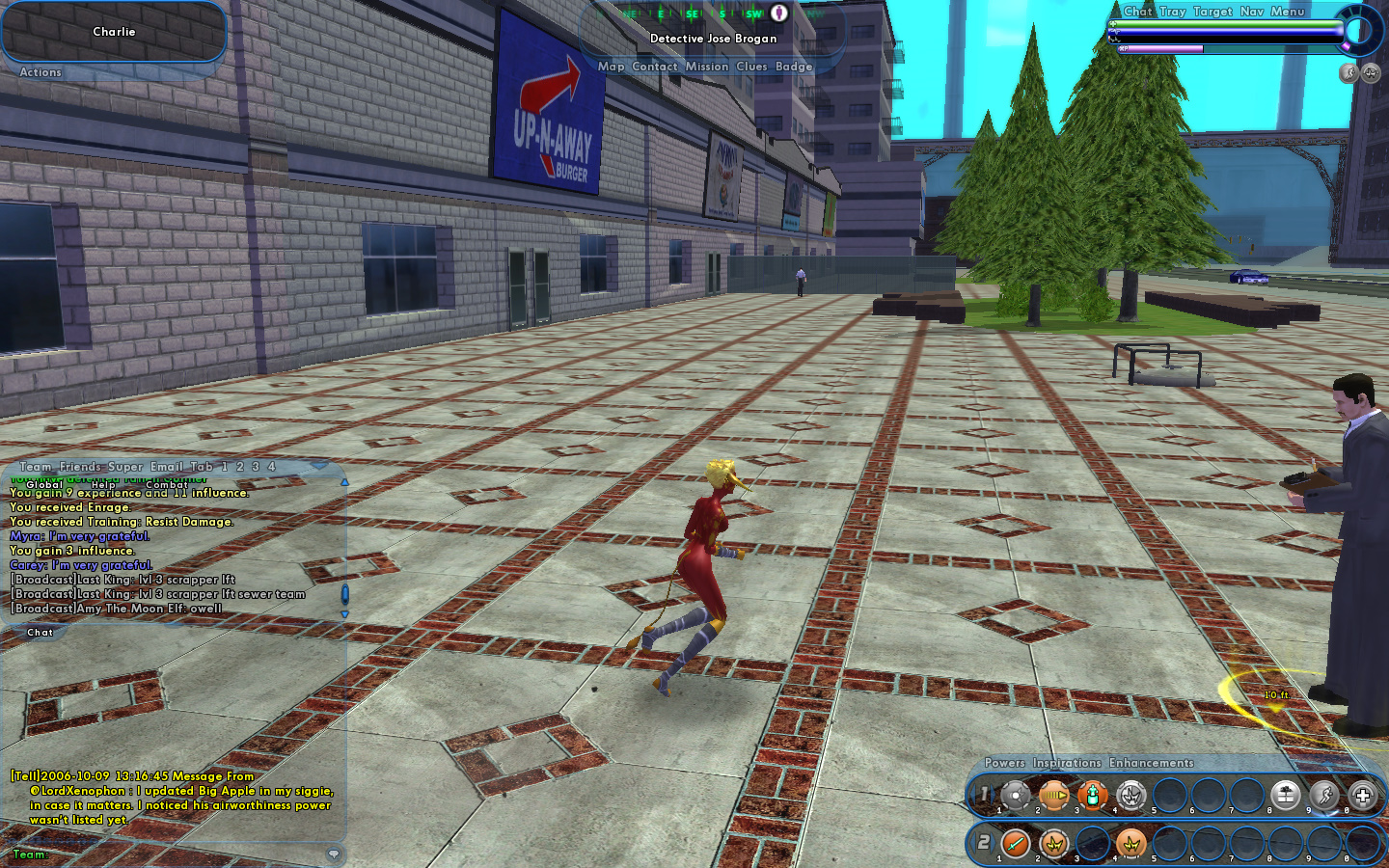The height and width of the screenshot is (868, 1389).
Task: Activate the Sprint running figure power in tray
Action: pyautogui.click(x=1324, y=796)
